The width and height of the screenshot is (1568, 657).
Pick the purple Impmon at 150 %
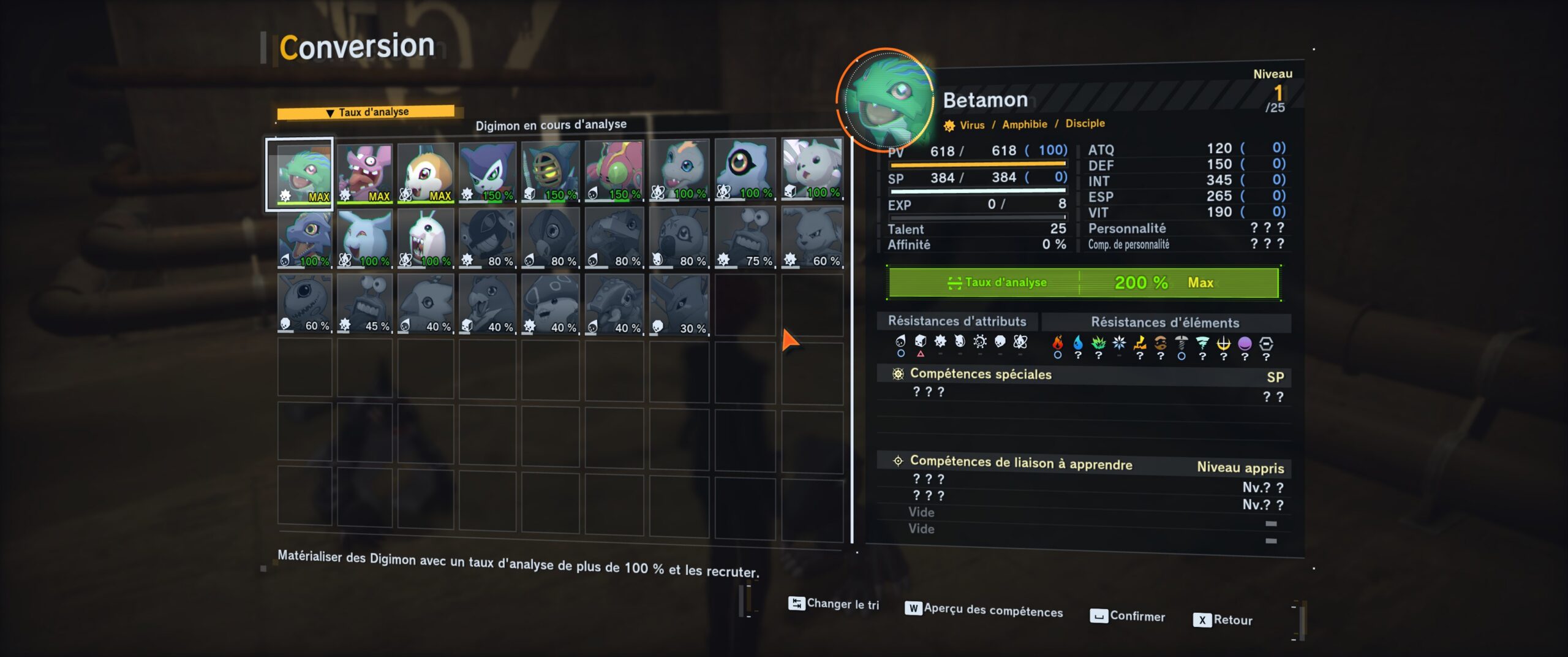pos(488,172)
